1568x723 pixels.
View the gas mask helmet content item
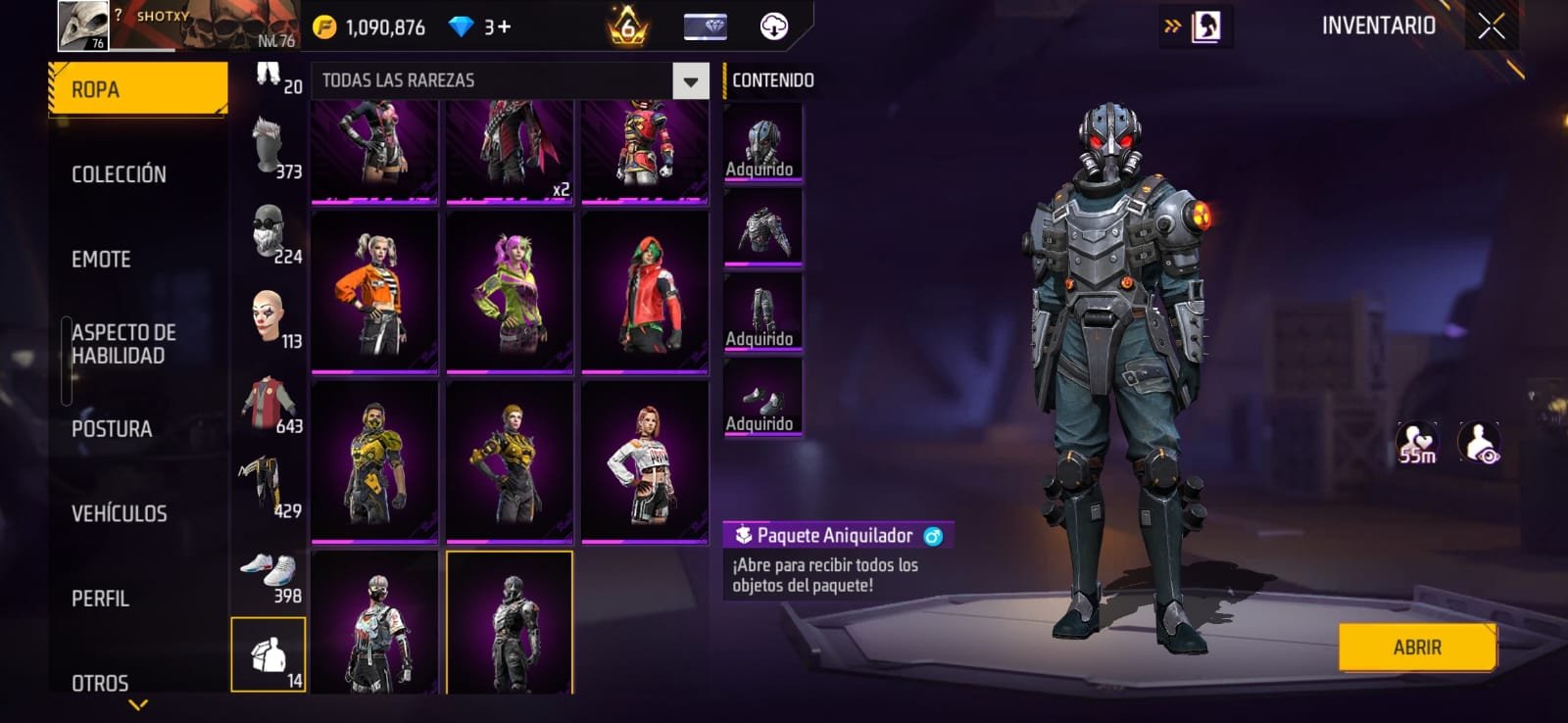[762, 143]
